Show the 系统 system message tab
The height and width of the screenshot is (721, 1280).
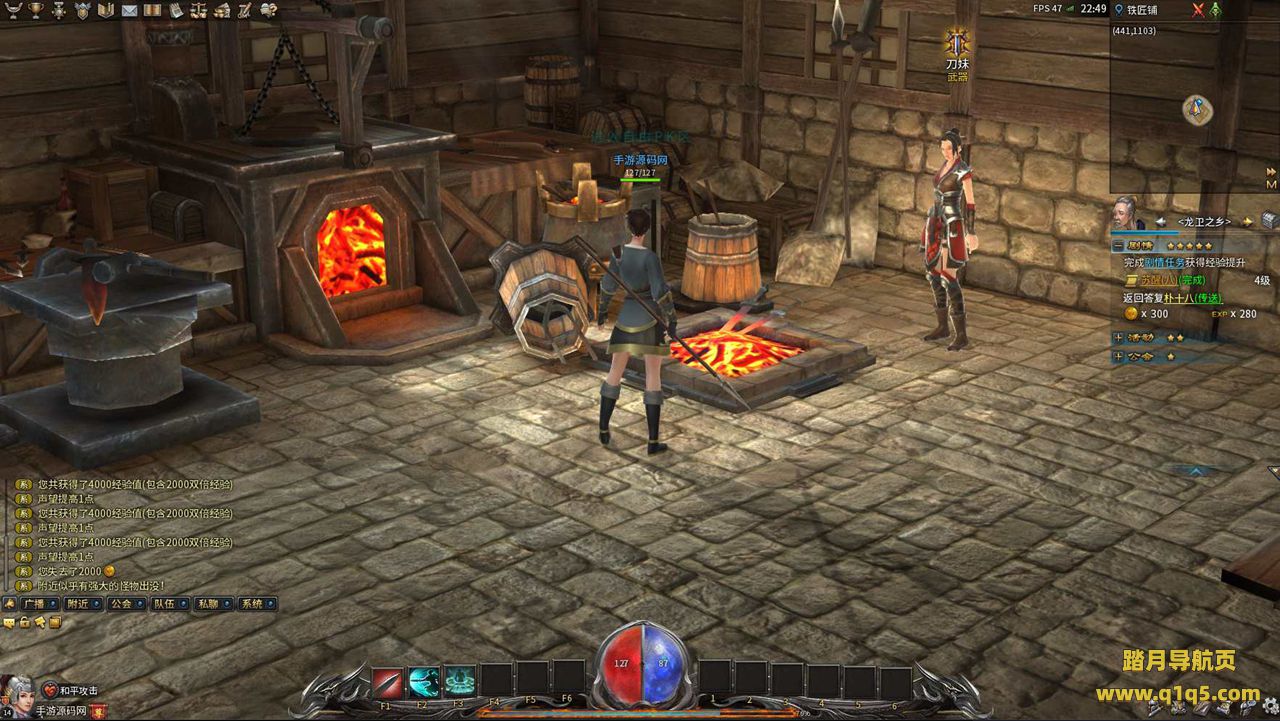pos(252,604)
